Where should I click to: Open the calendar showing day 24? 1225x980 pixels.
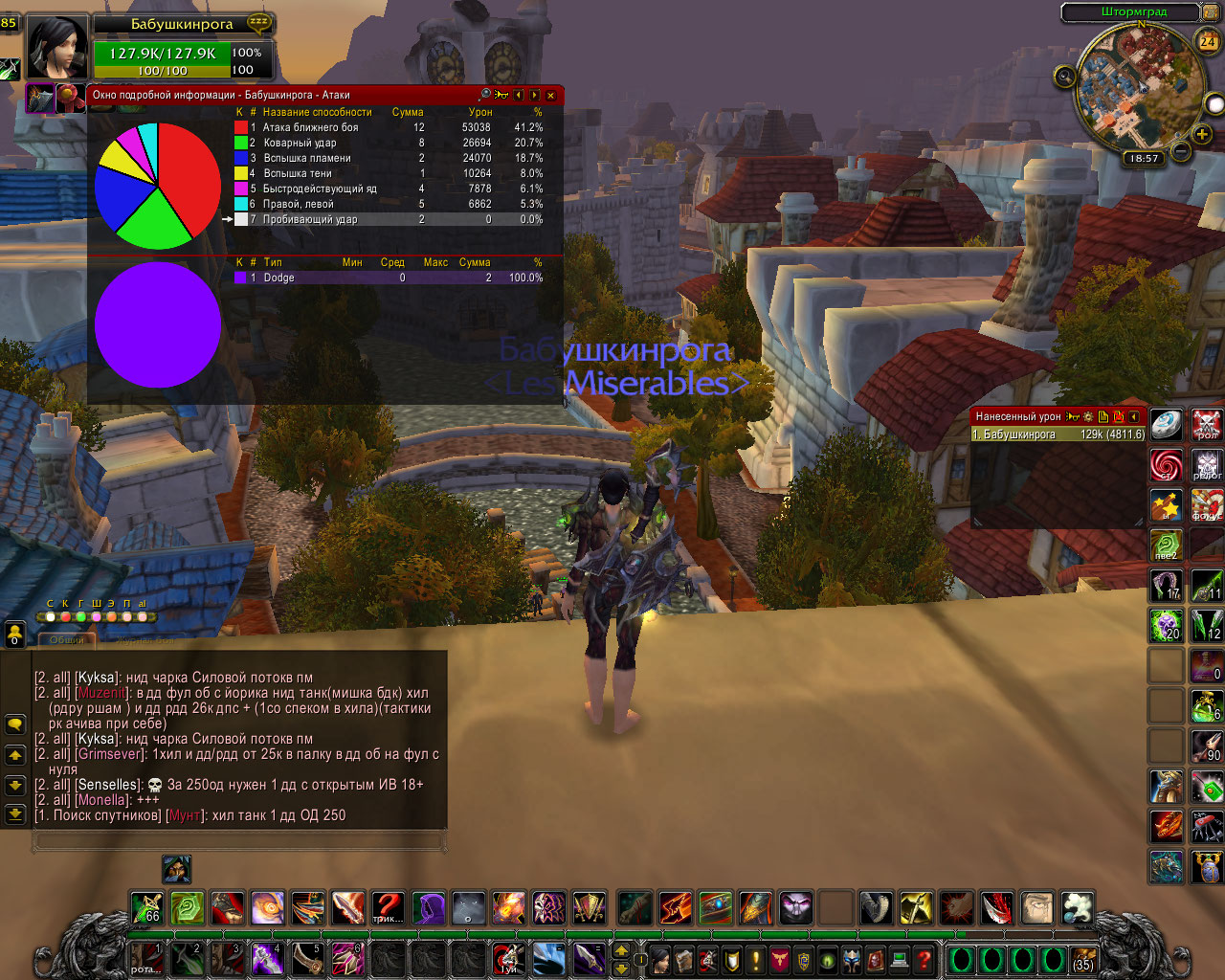click(x=1208, y=41)
